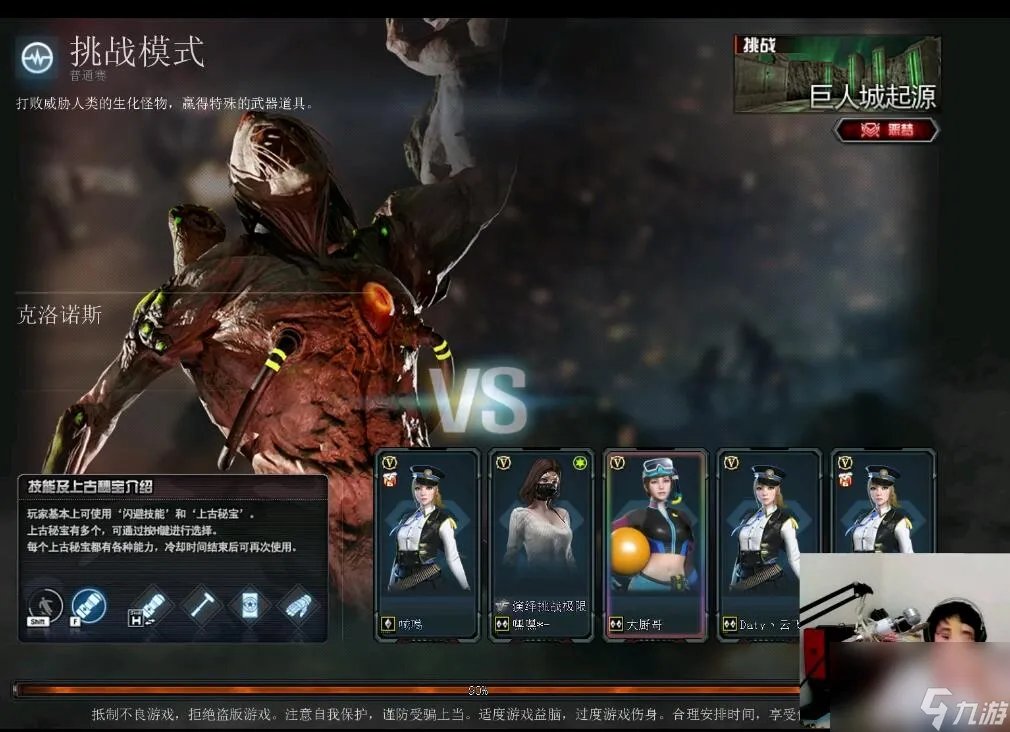Choose the hammer treasure icon
Screen dimensions: 1010x732
200,606
